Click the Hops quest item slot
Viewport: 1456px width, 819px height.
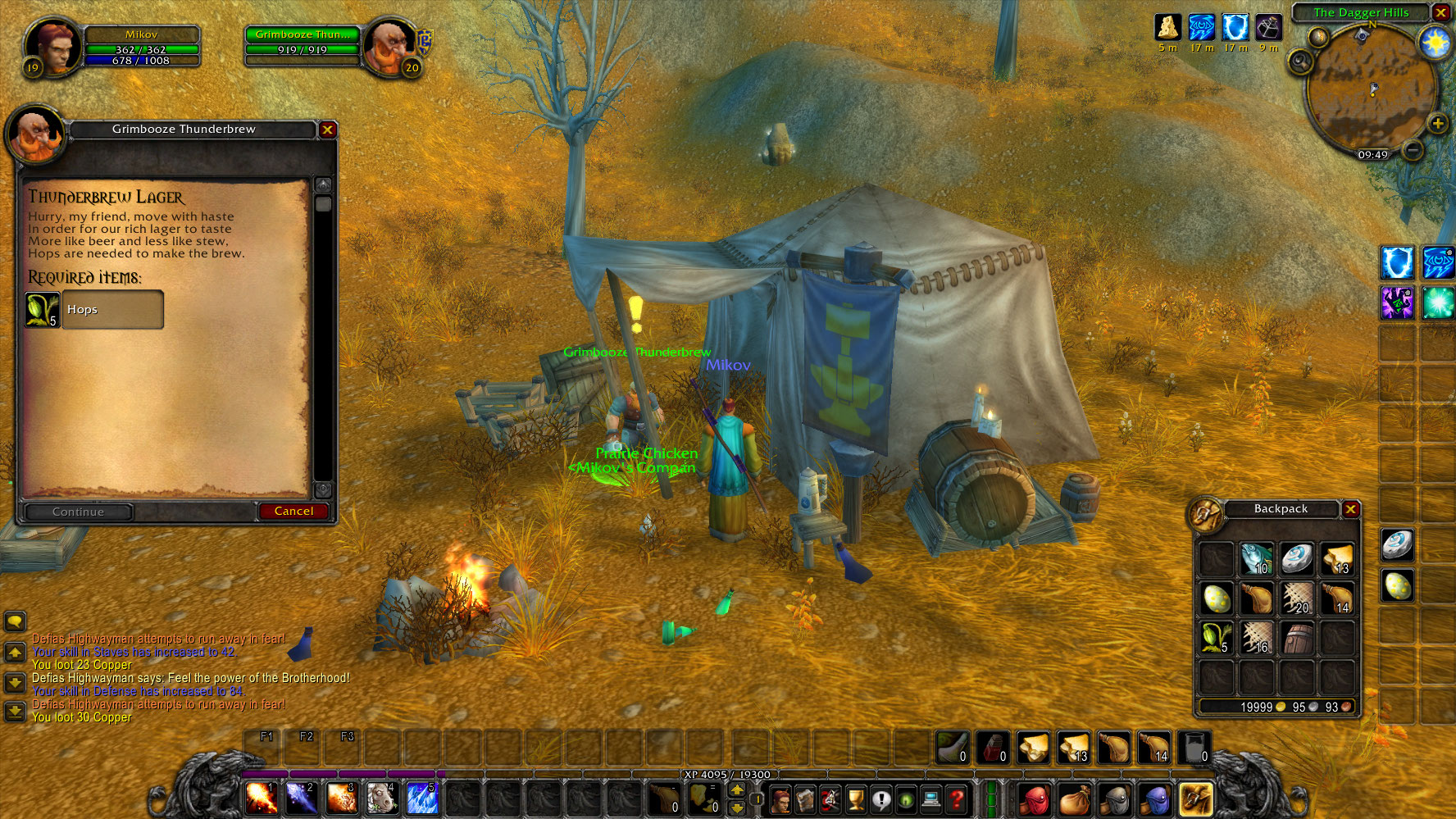(x=41, y=310)
